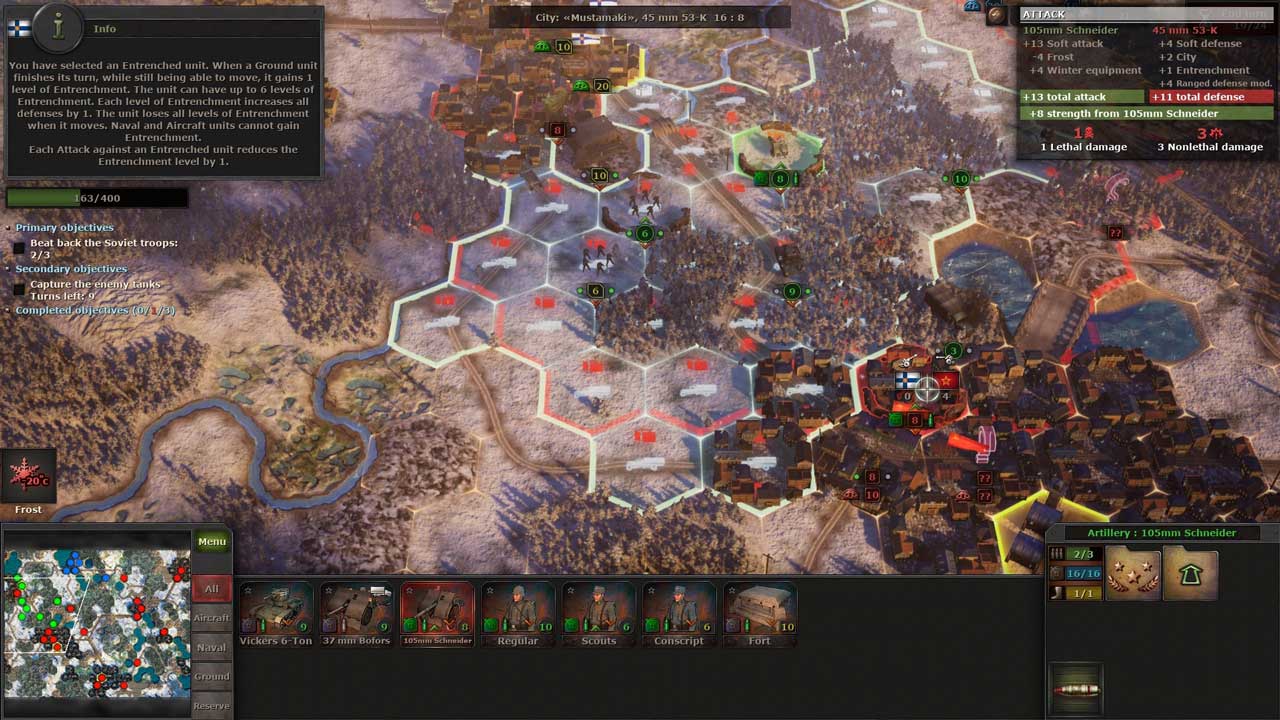Switch to the Reserve units tab
The width and height of the screenshot is (1280, 720).
(x=212, y=705)
